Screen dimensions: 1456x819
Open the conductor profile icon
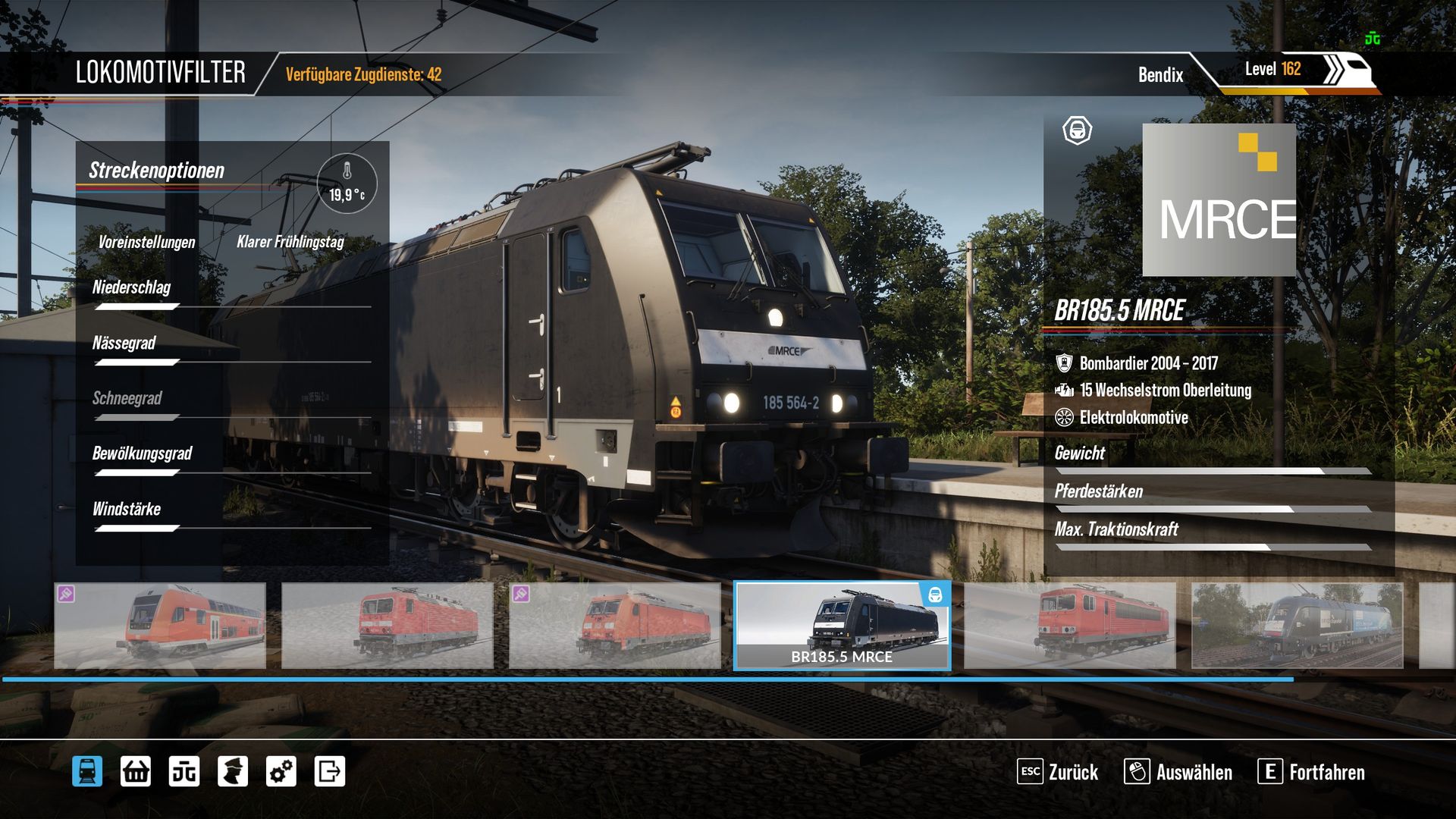tap(233, 772)
